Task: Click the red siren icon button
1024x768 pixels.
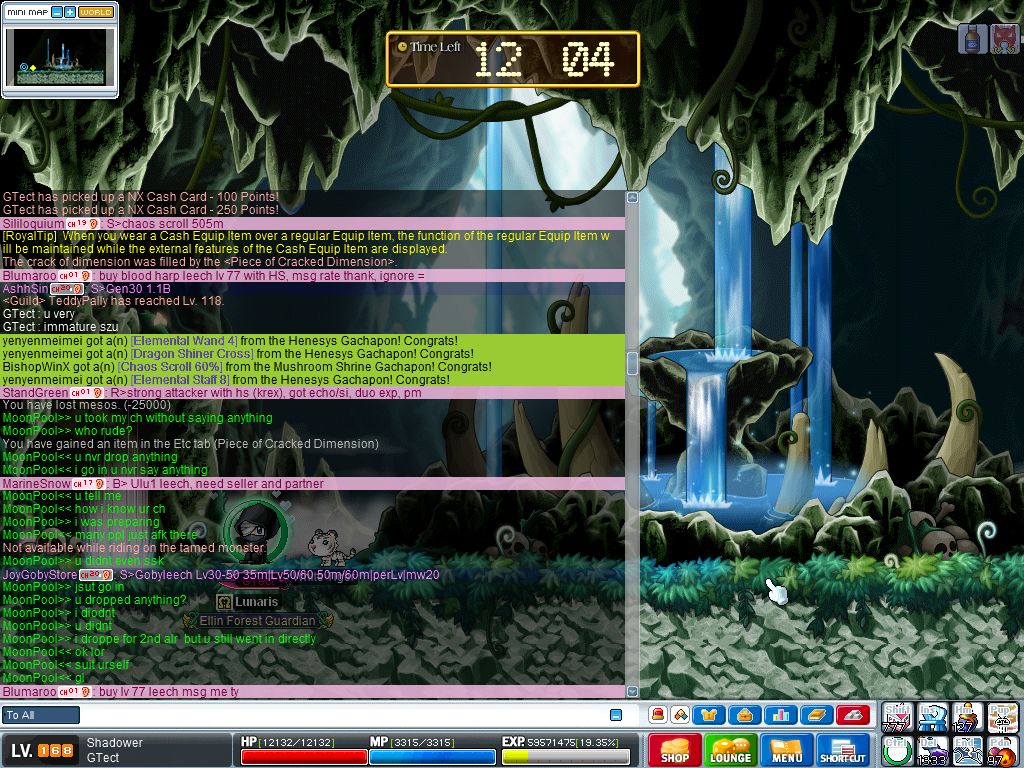Action: click(658, 715)
